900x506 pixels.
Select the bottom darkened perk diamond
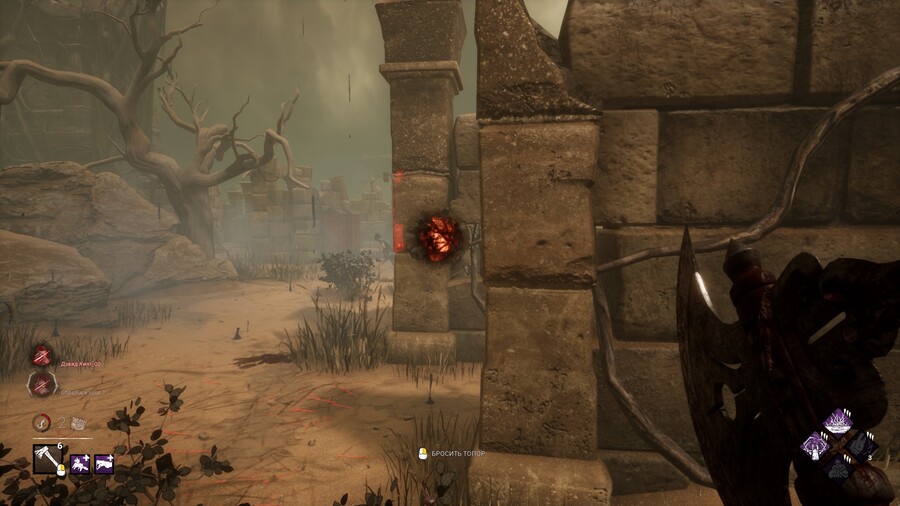[840, 468]
